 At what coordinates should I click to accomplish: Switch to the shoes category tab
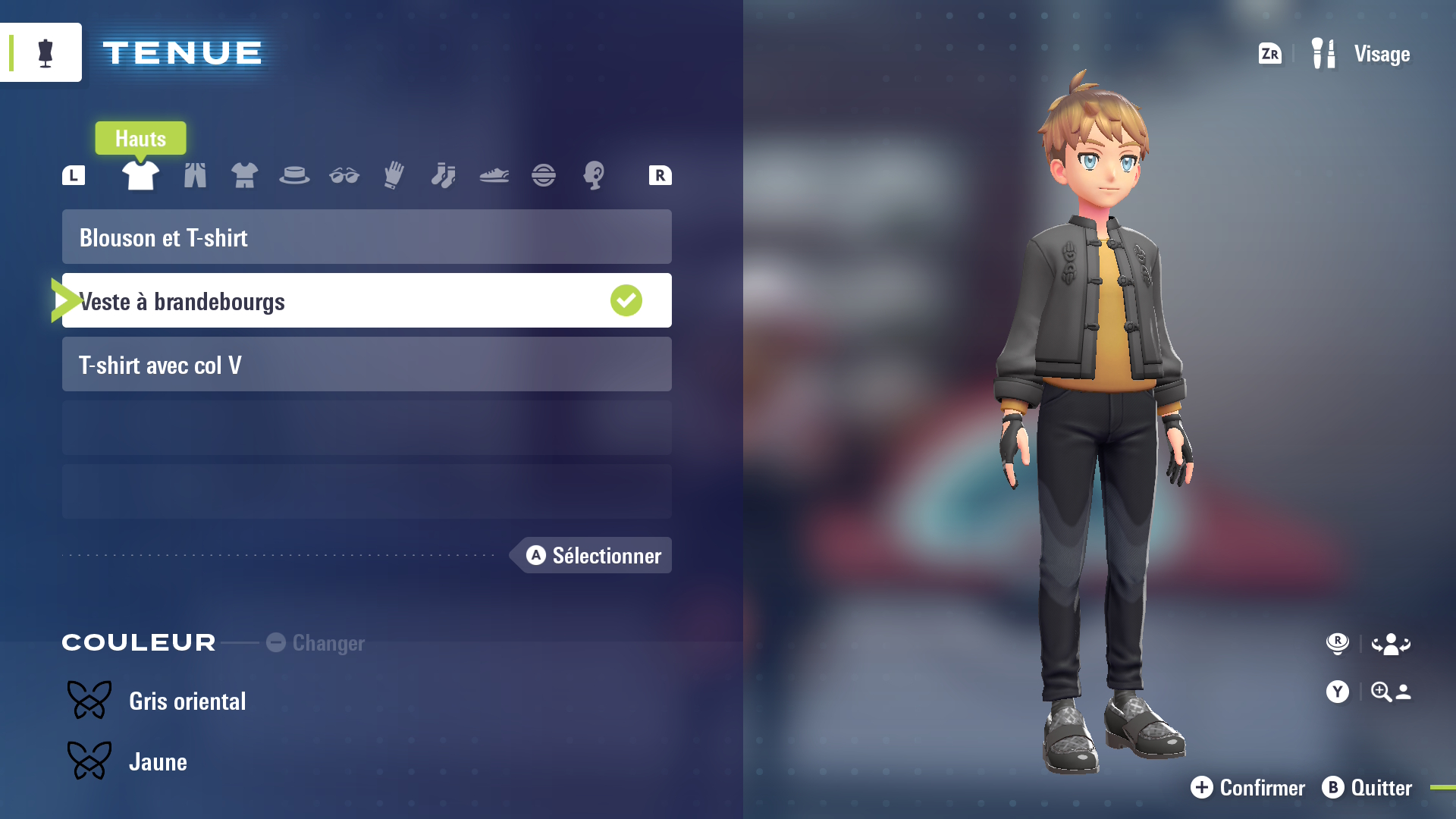pyautogui.click(x=494, y=175)
